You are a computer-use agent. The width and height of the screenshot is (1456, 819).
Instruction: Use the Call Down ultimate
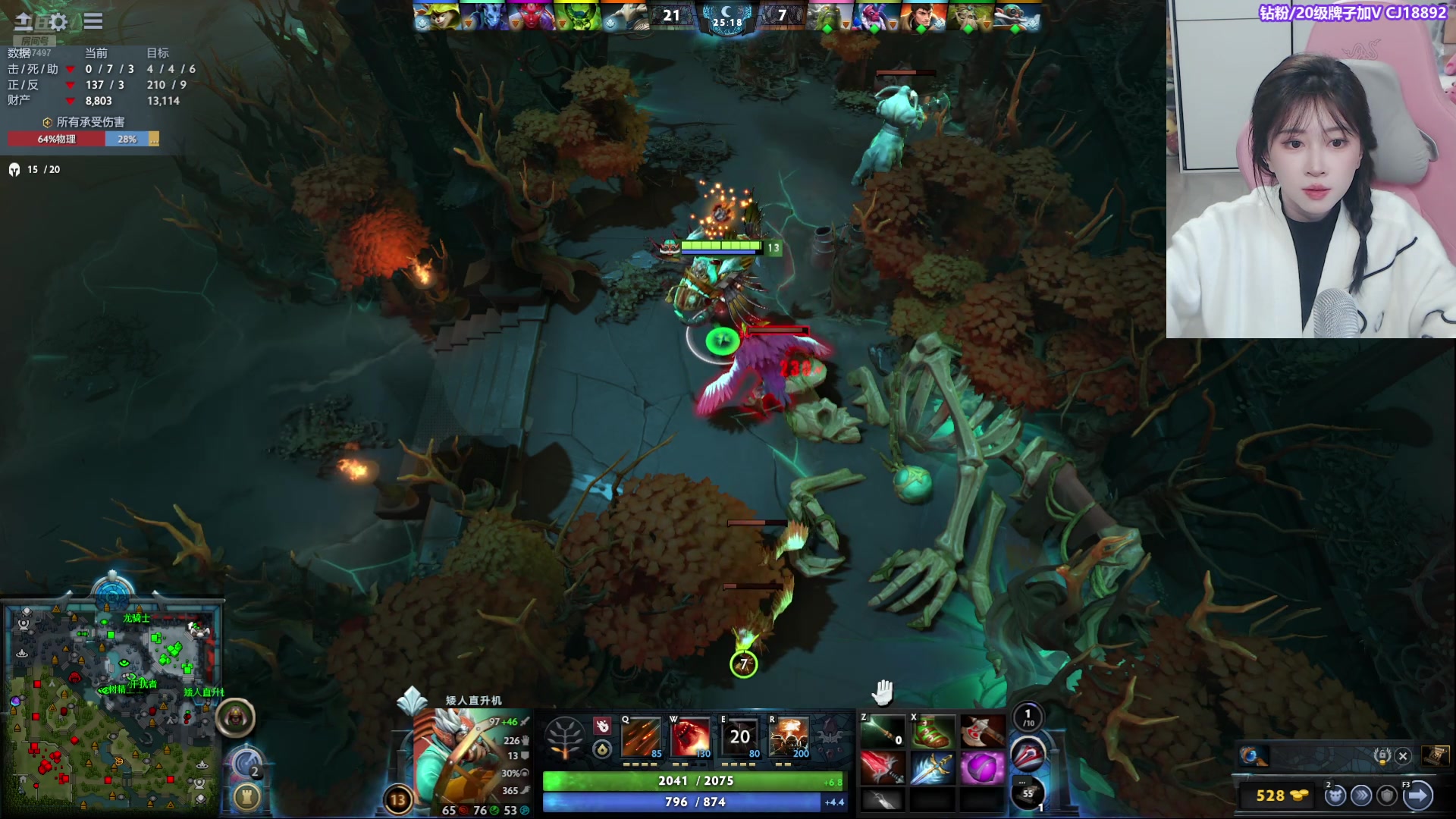[788, 737]
